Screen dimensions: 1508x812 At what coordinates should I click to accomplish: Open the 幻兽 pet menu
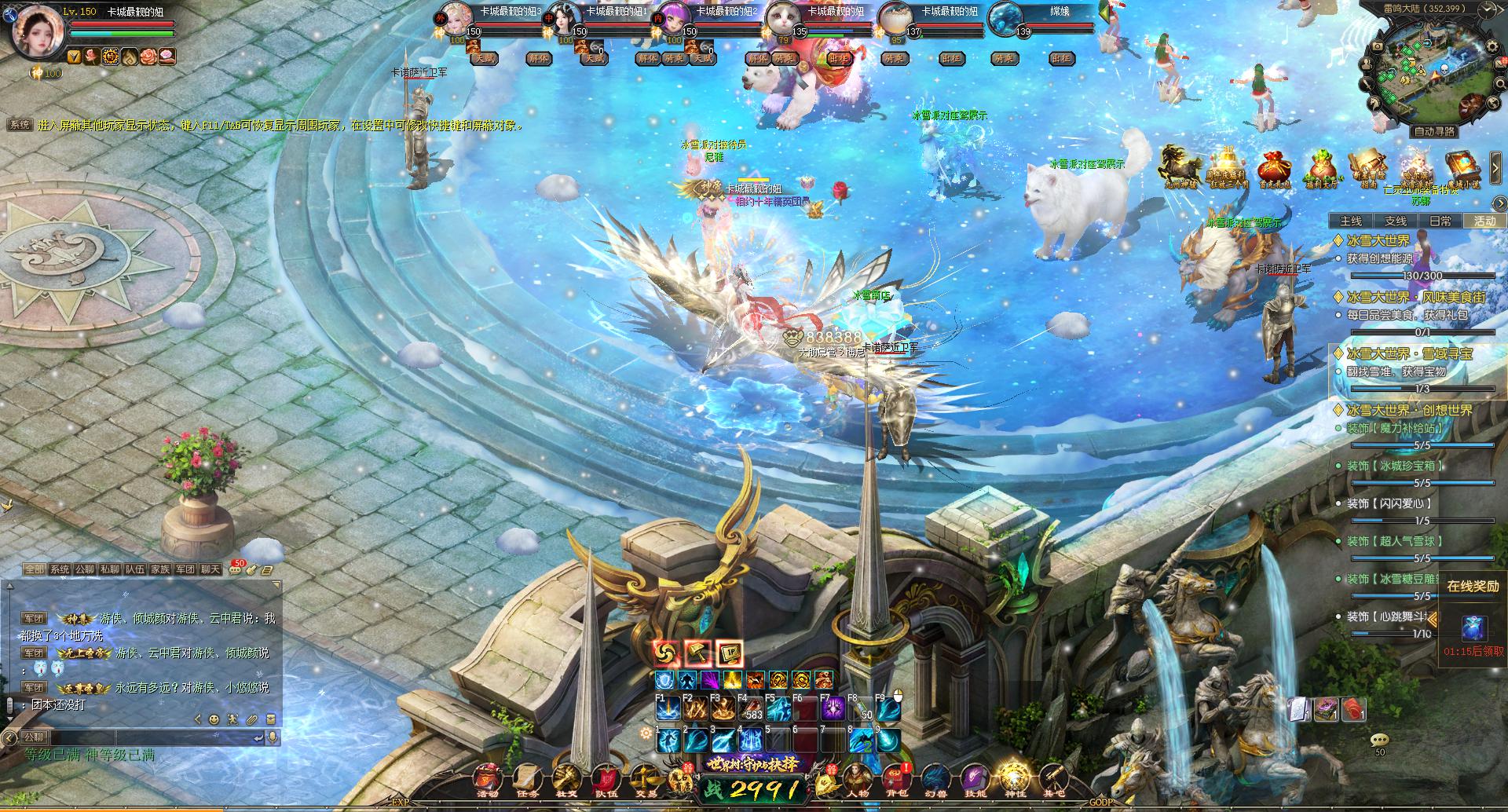pos(935,779)
